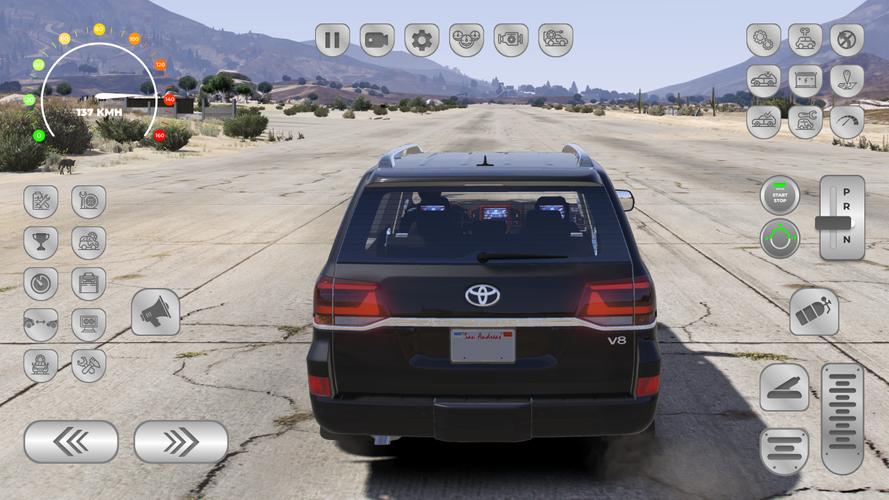Image resolution: width=889 pixels, height=500 pixels.
Task: Toggle the engine Start Stop button
Action: click(780, 195)
